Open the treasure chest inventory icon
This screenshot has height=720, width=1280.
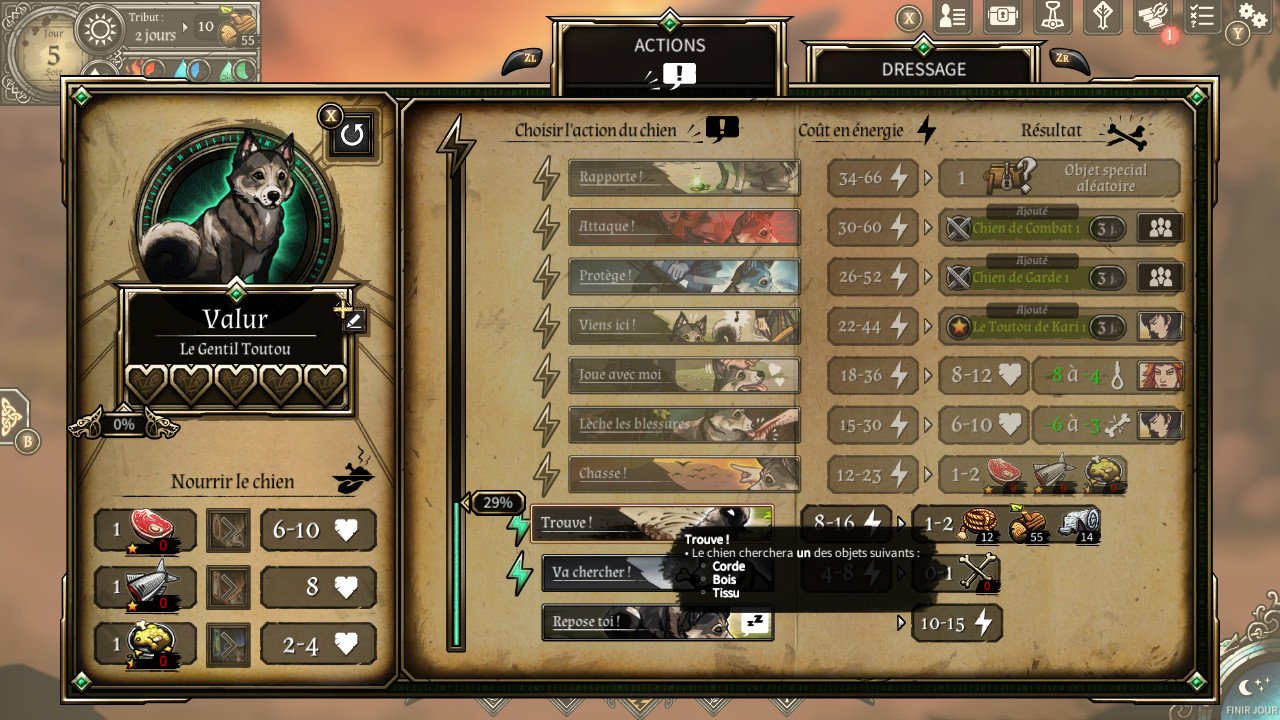point(1002,16)
